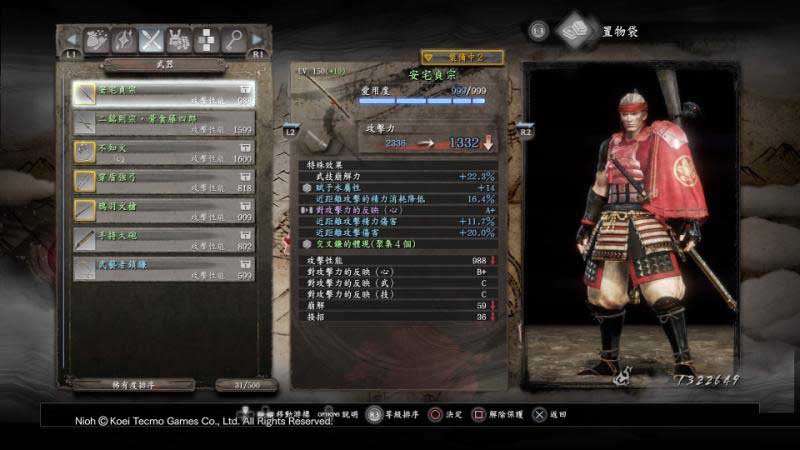Open the crossed swords weapons tab

[x=152, y=40]
